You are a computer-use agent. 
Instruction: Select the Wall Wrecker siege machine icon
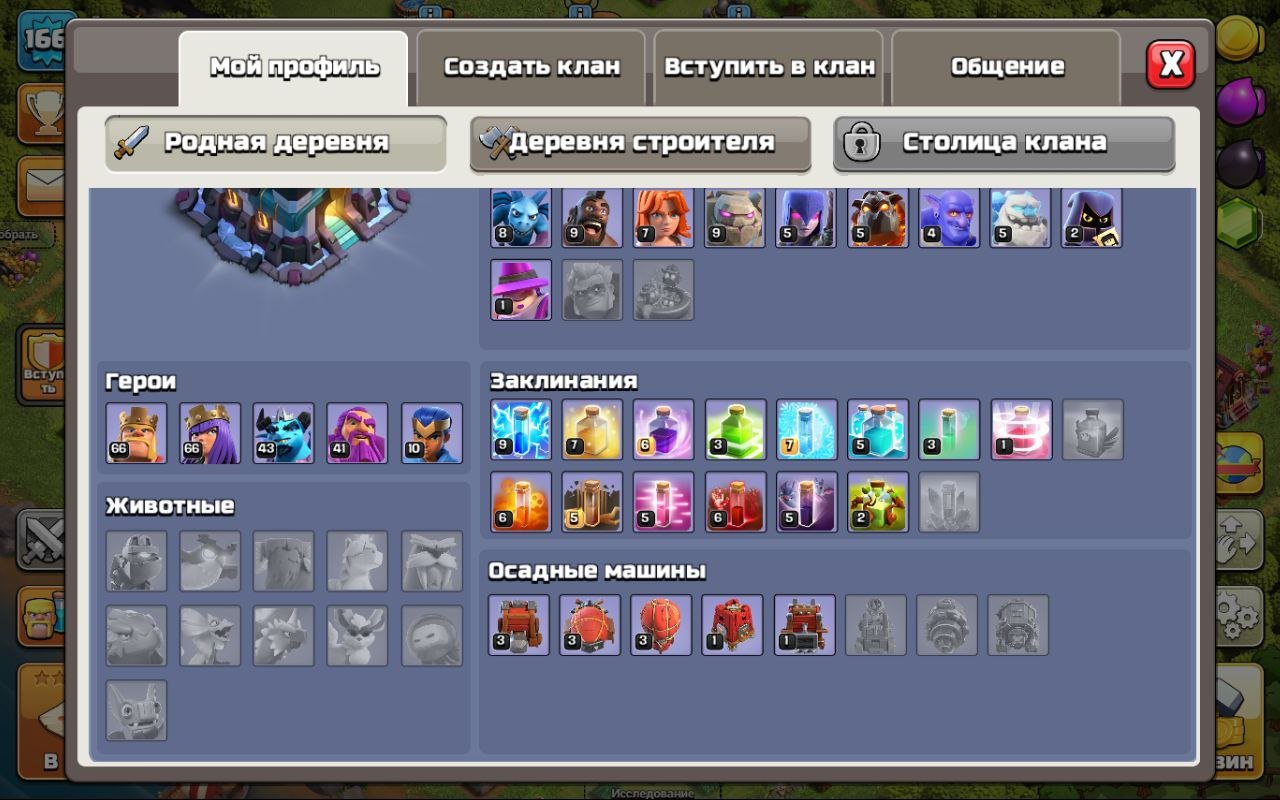click(521, 624)
